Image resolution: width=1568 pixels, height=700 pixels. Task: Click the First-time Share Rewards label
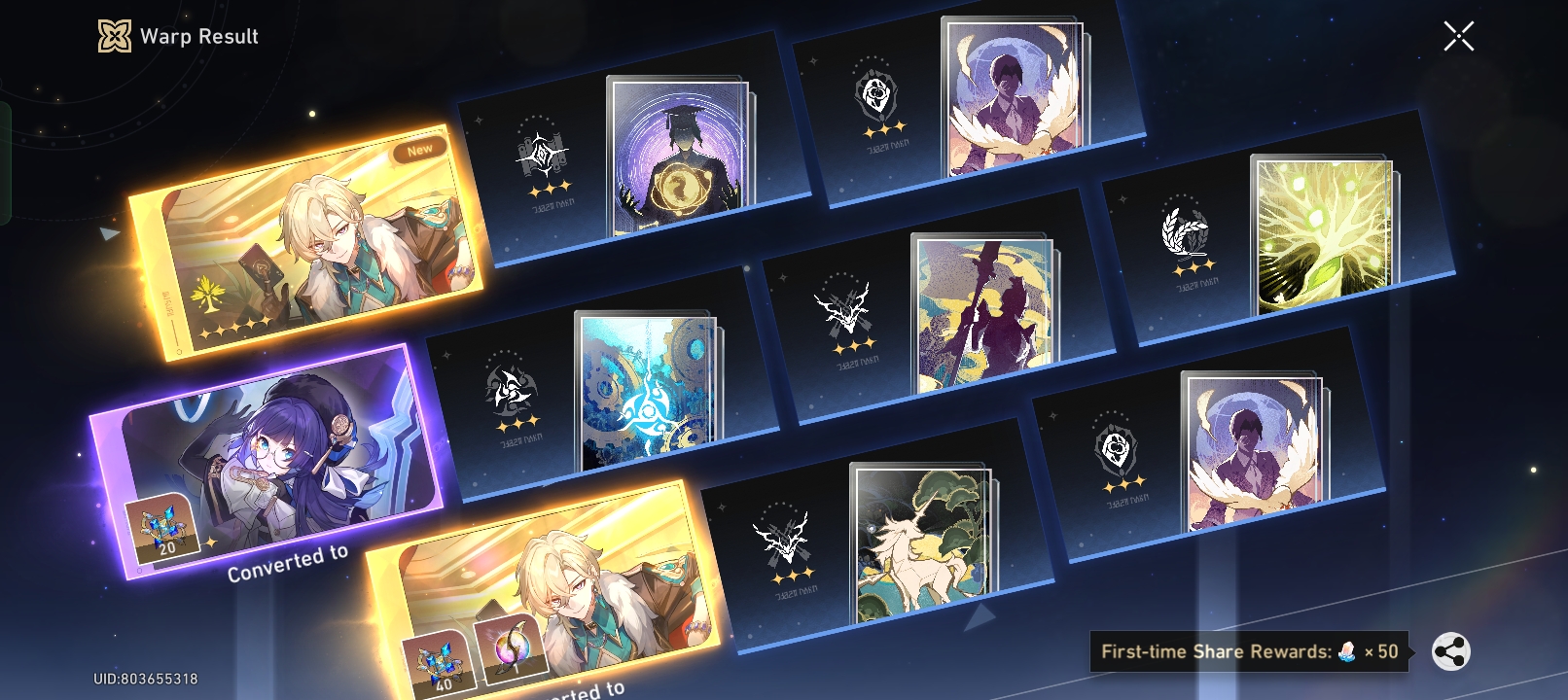pos(1245,650)
